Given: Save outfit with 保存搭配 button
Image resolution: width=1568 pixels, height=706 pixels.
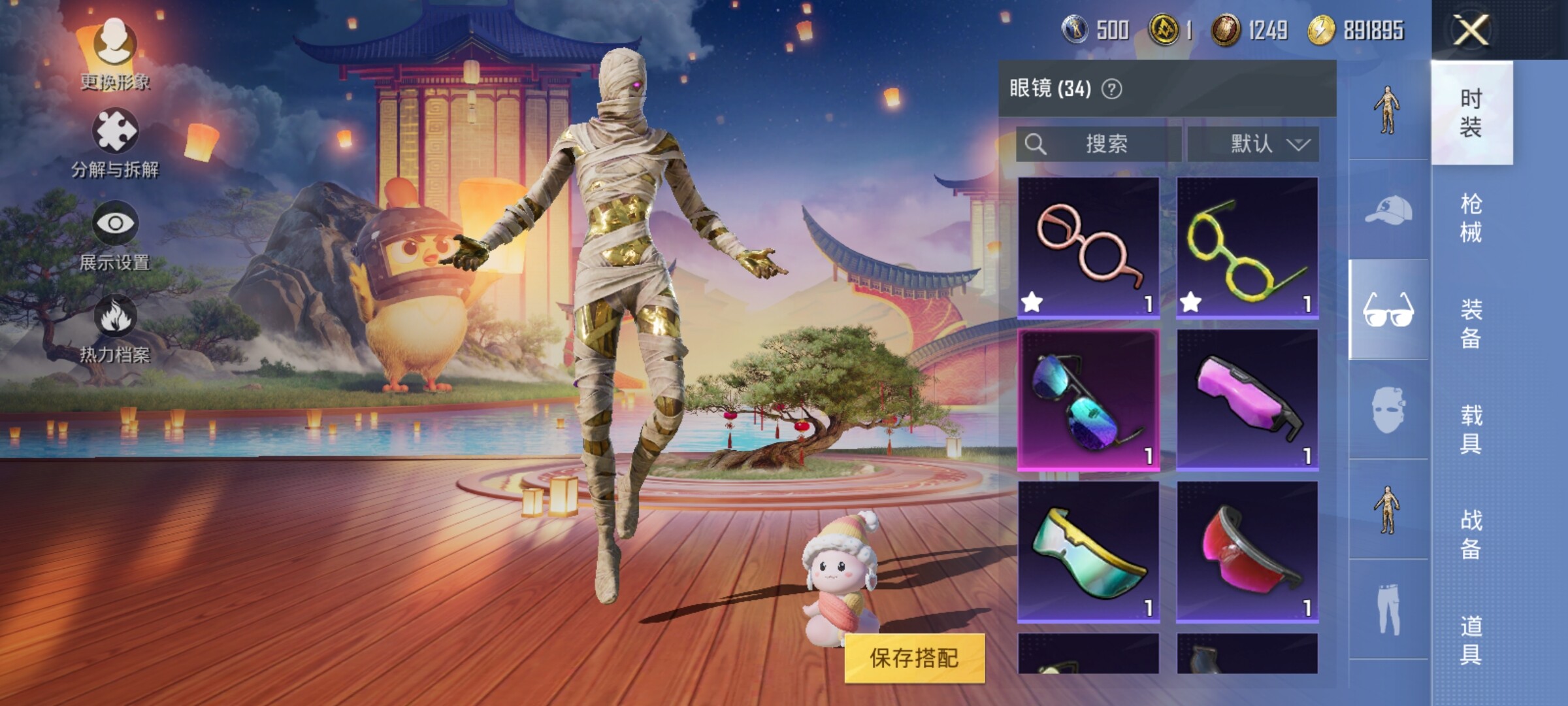Looking at the screenshot, I should pyautogui.click(x=914, y=658).
